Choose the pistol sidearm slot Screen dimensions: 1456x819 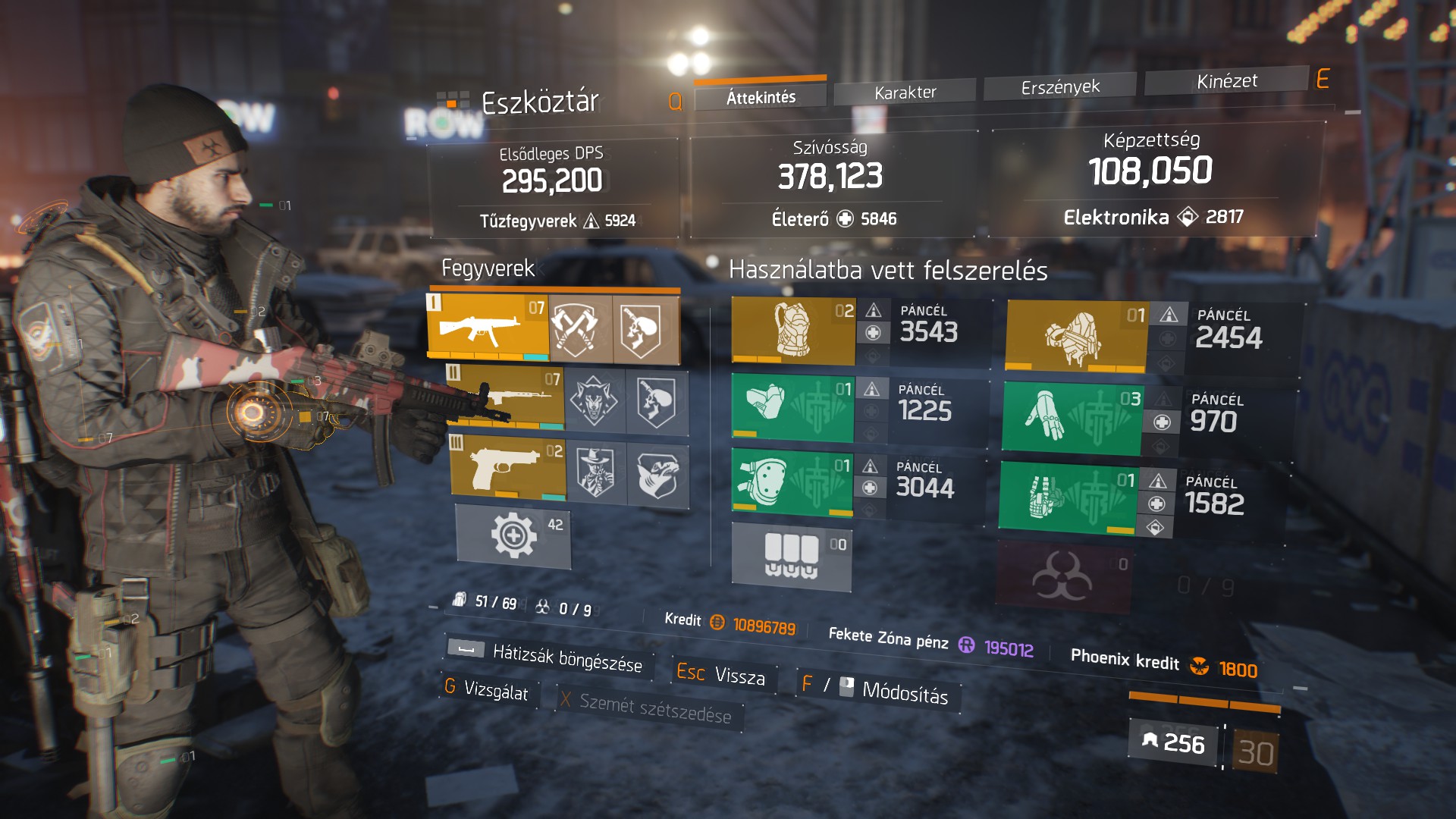(507, 467)
